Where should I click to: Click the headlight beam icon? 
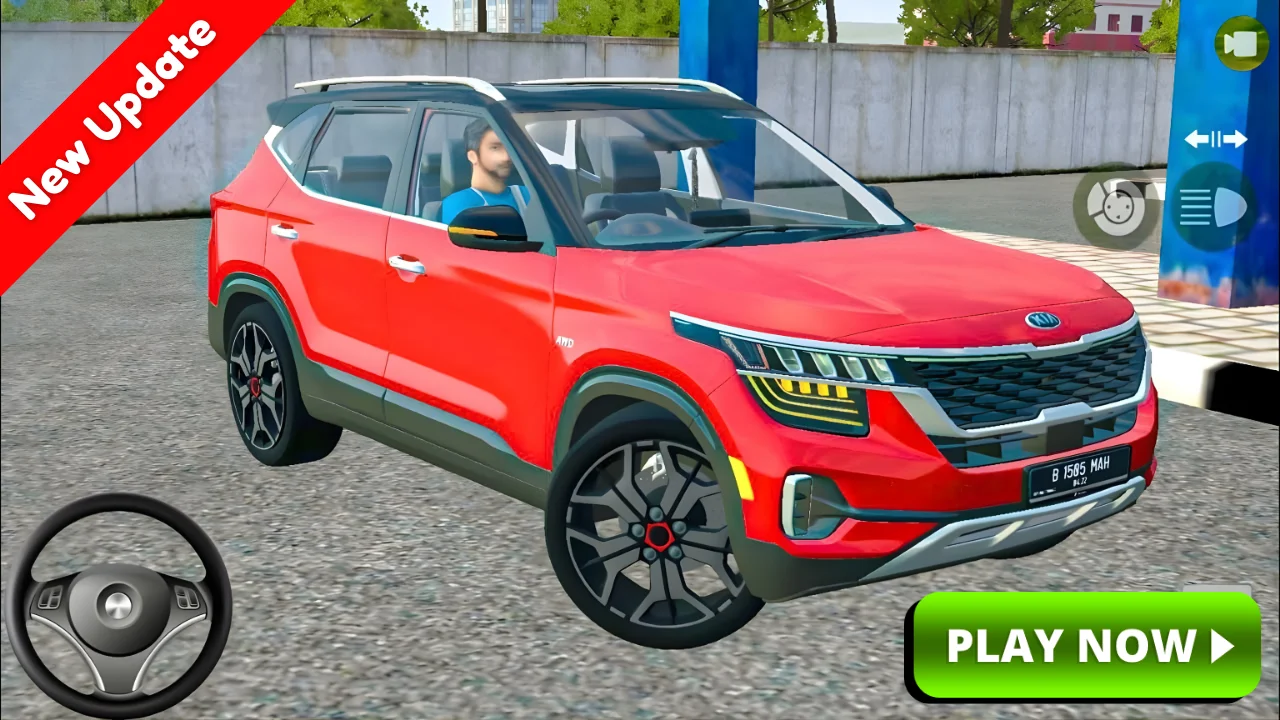[1213, 207]
